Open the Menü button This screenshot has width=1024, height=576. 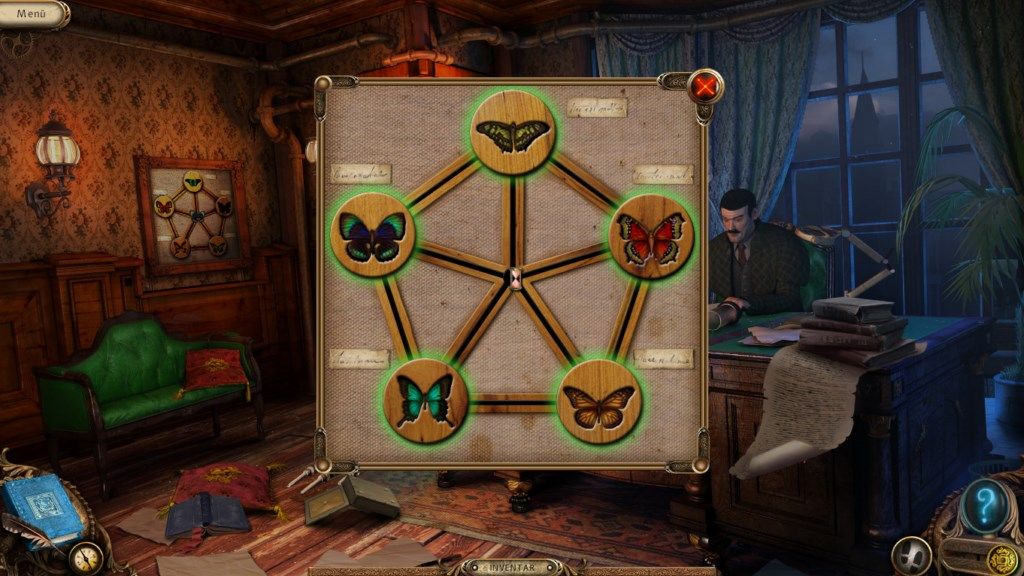click(32, 14)
